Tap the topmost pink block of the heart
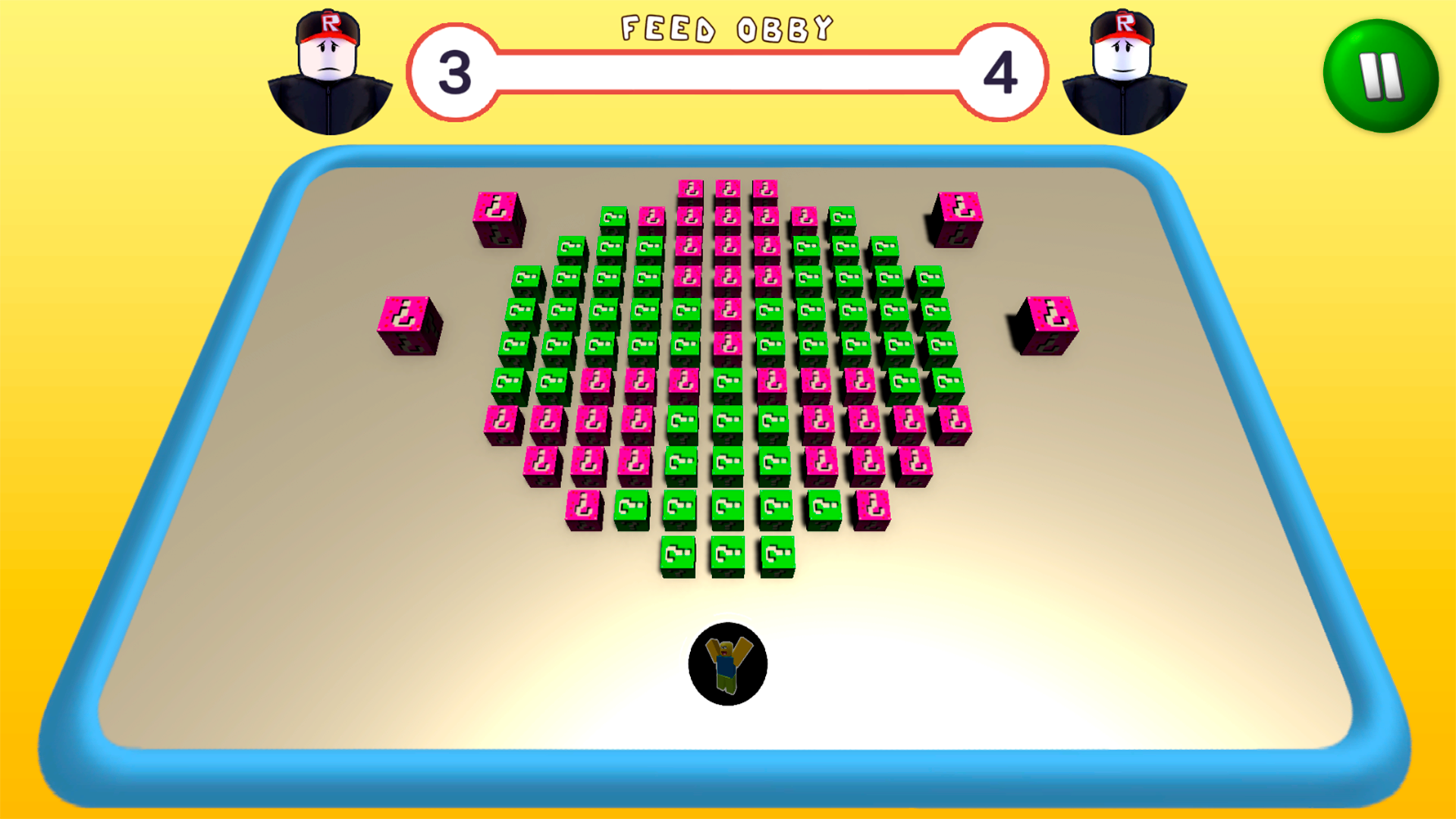 tap(726, 190)
